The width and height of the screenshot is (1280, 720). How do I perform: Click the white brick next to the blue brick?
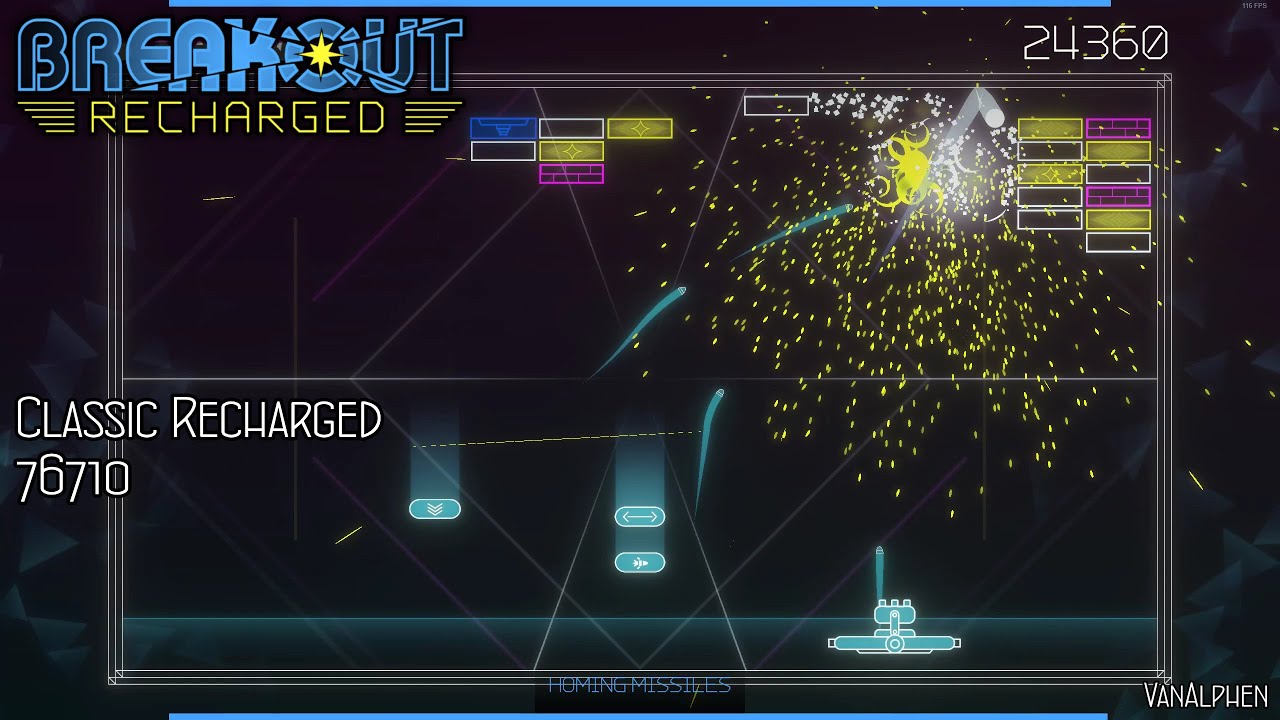(570, 128)
